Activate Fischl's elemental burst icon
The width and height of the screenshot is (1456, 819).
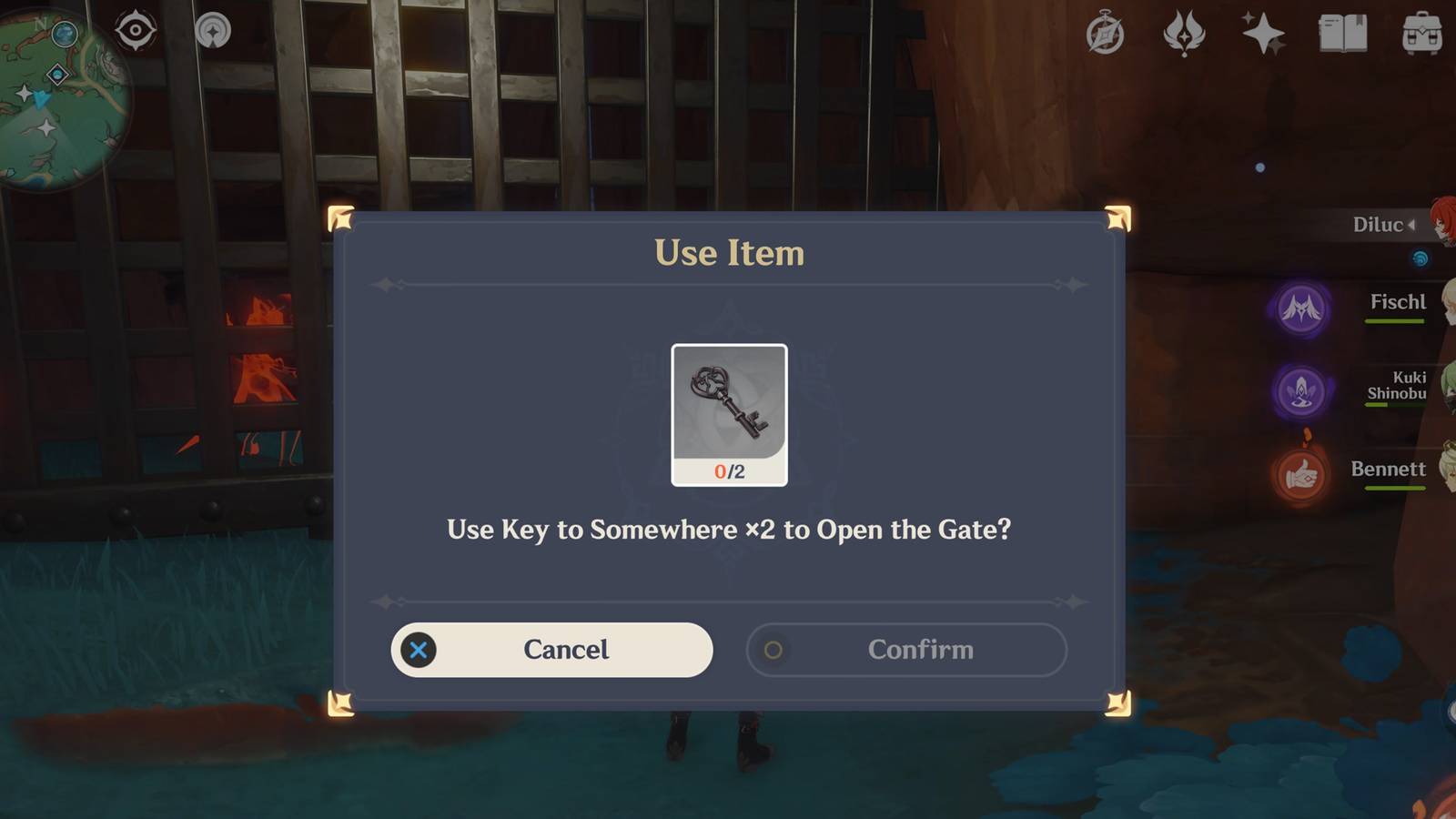point(1303,309)
